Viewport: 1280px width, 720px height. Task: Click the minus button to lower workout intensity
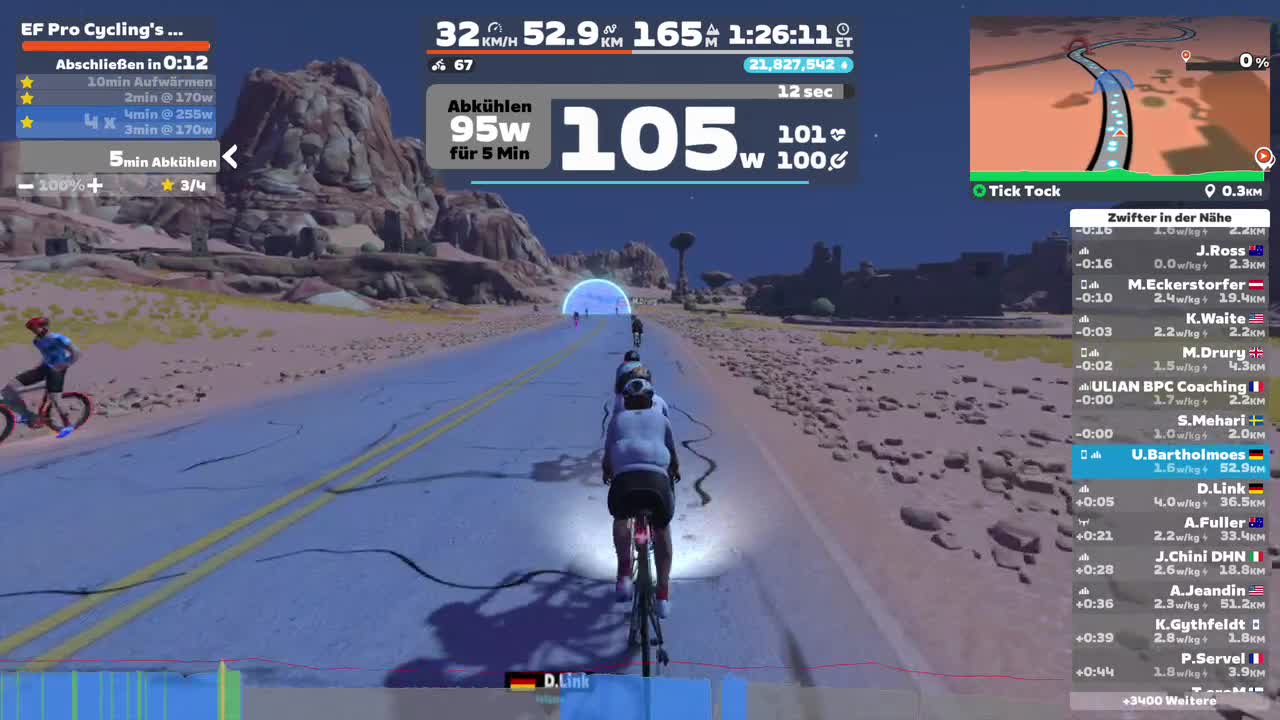(25, 185)
